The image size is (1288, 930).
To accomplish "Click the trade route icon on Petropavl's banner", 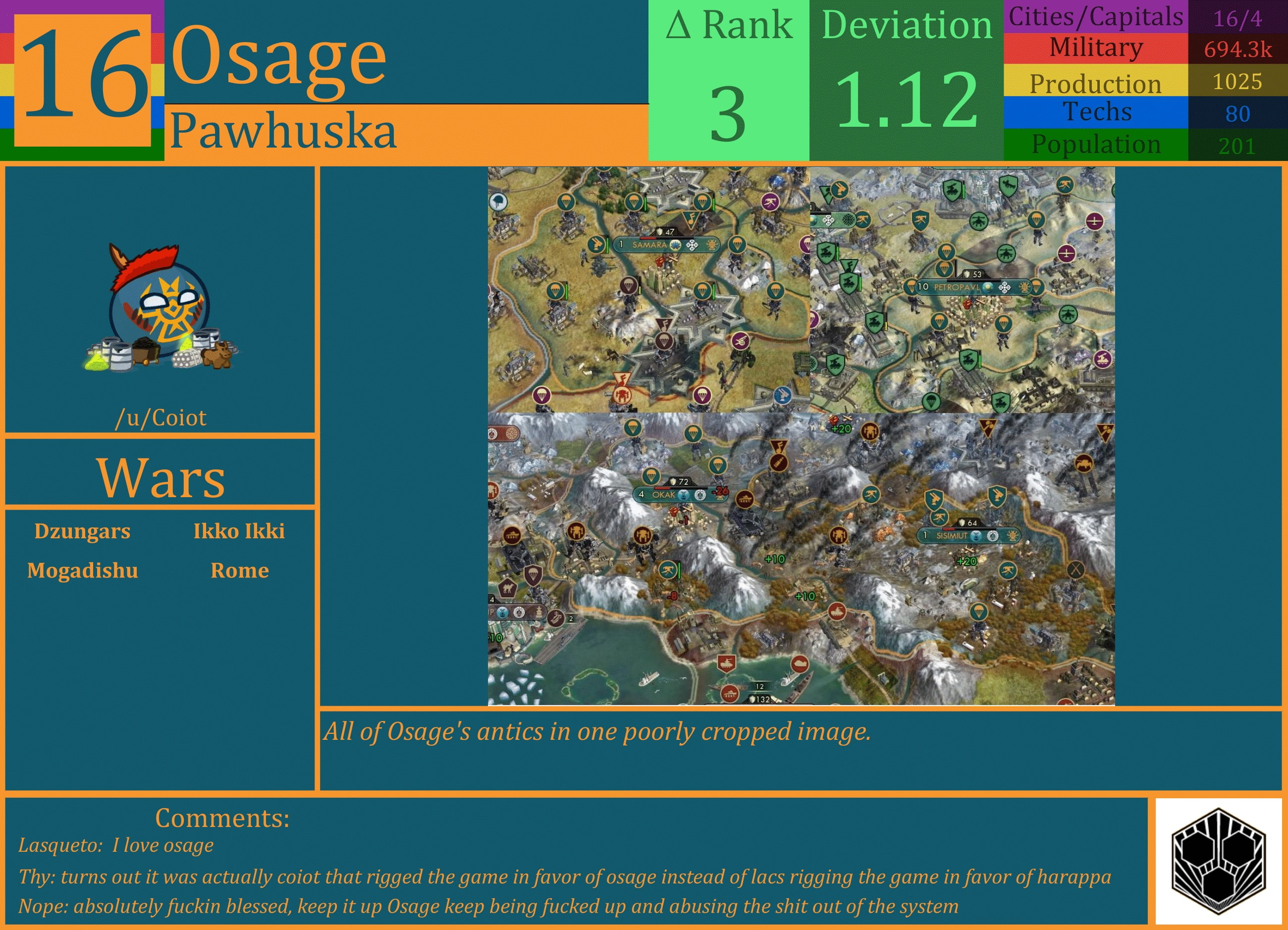I will point(1005,287).
